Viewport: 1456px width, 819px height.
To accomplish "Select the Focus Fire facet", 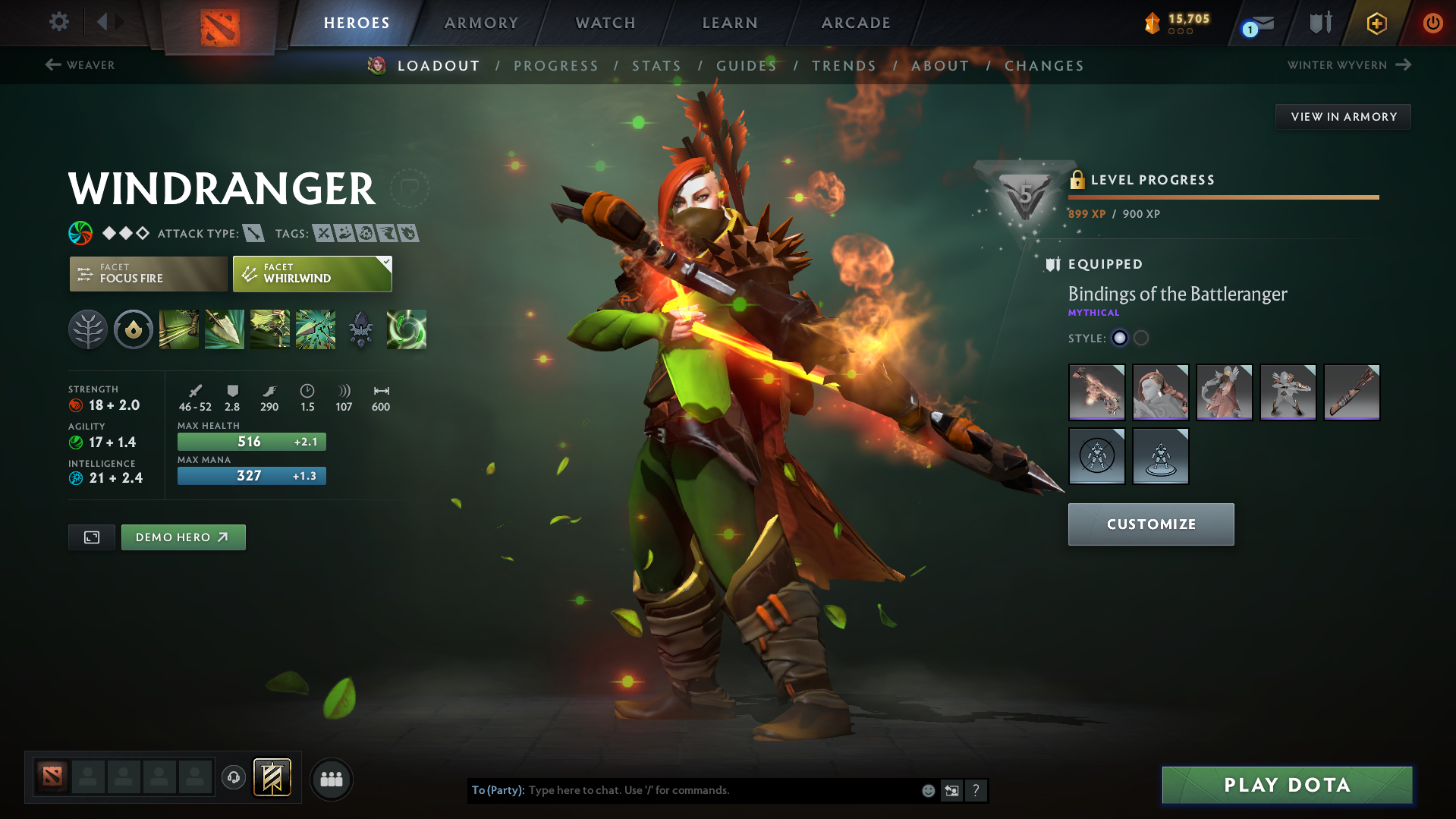I will click(148, 274).
